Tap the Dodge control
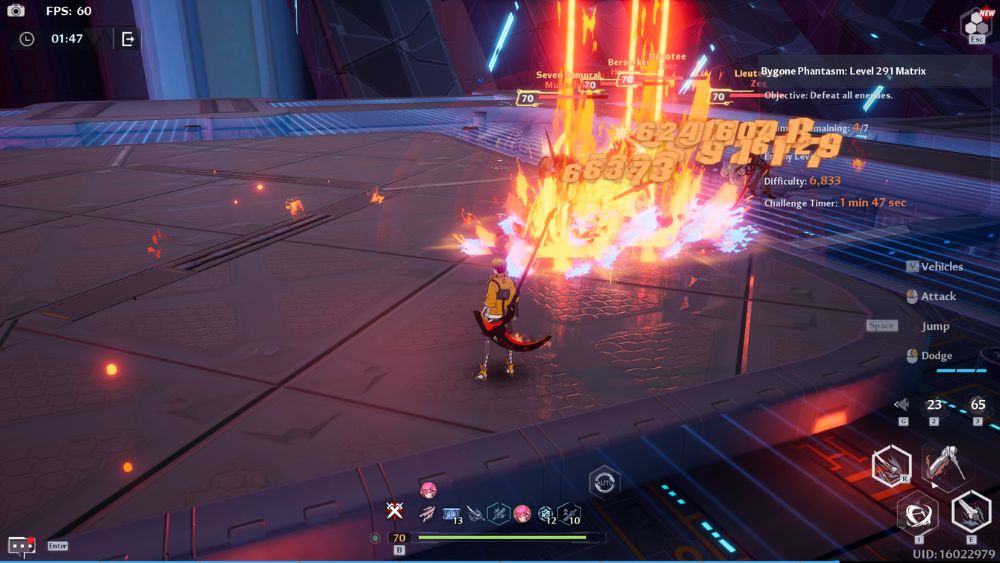 pos(936,356)
